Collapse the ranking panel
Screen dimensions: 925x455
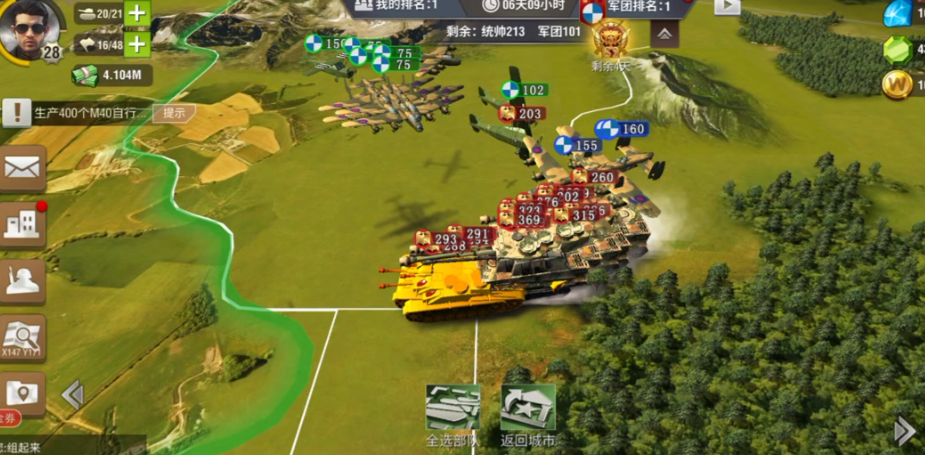click(663, 33)
